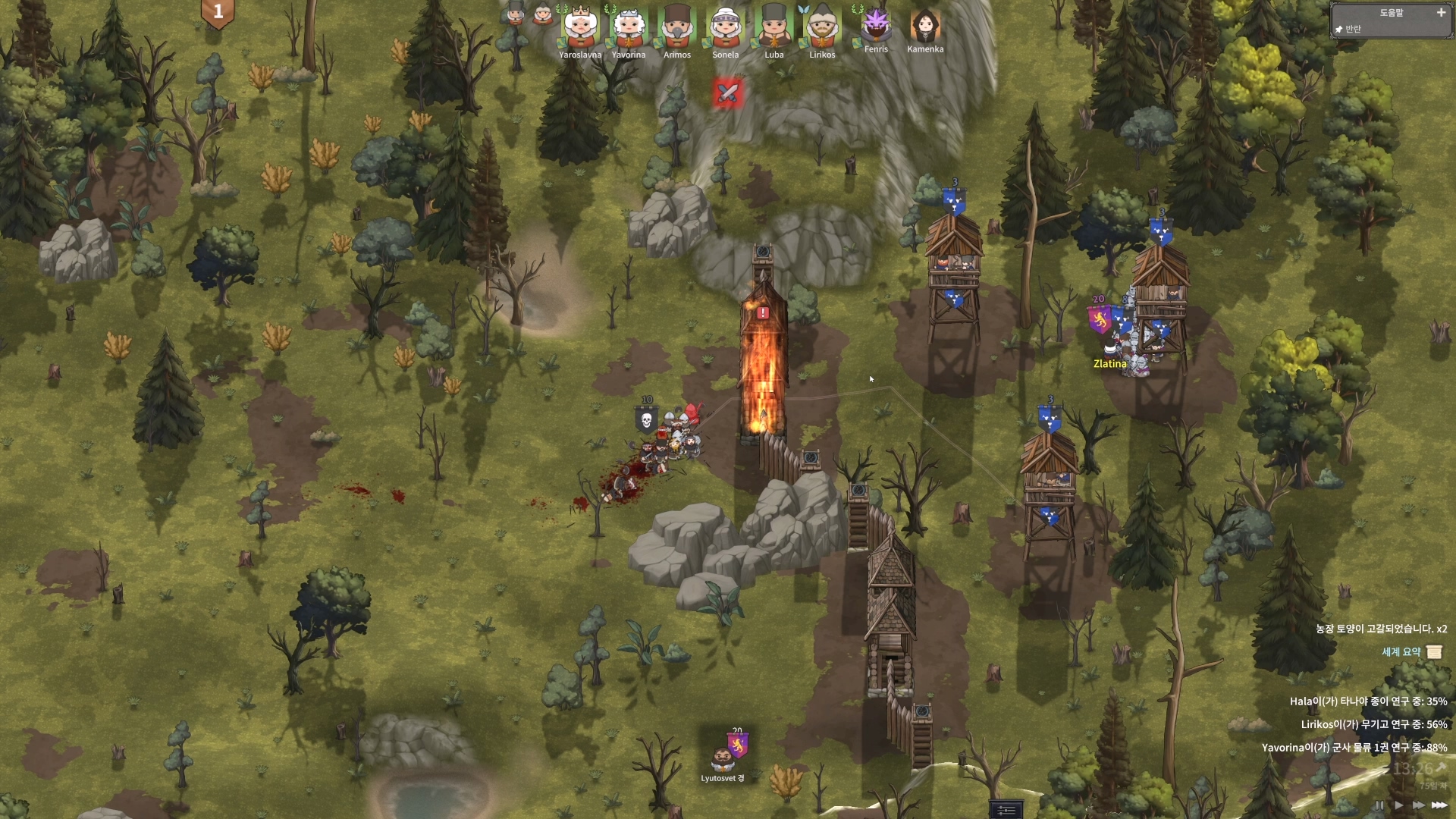Viewport: 1456px width, 819px height.
Task: Expand the 도움말 help panel with plus
Action: (1441, 12)
